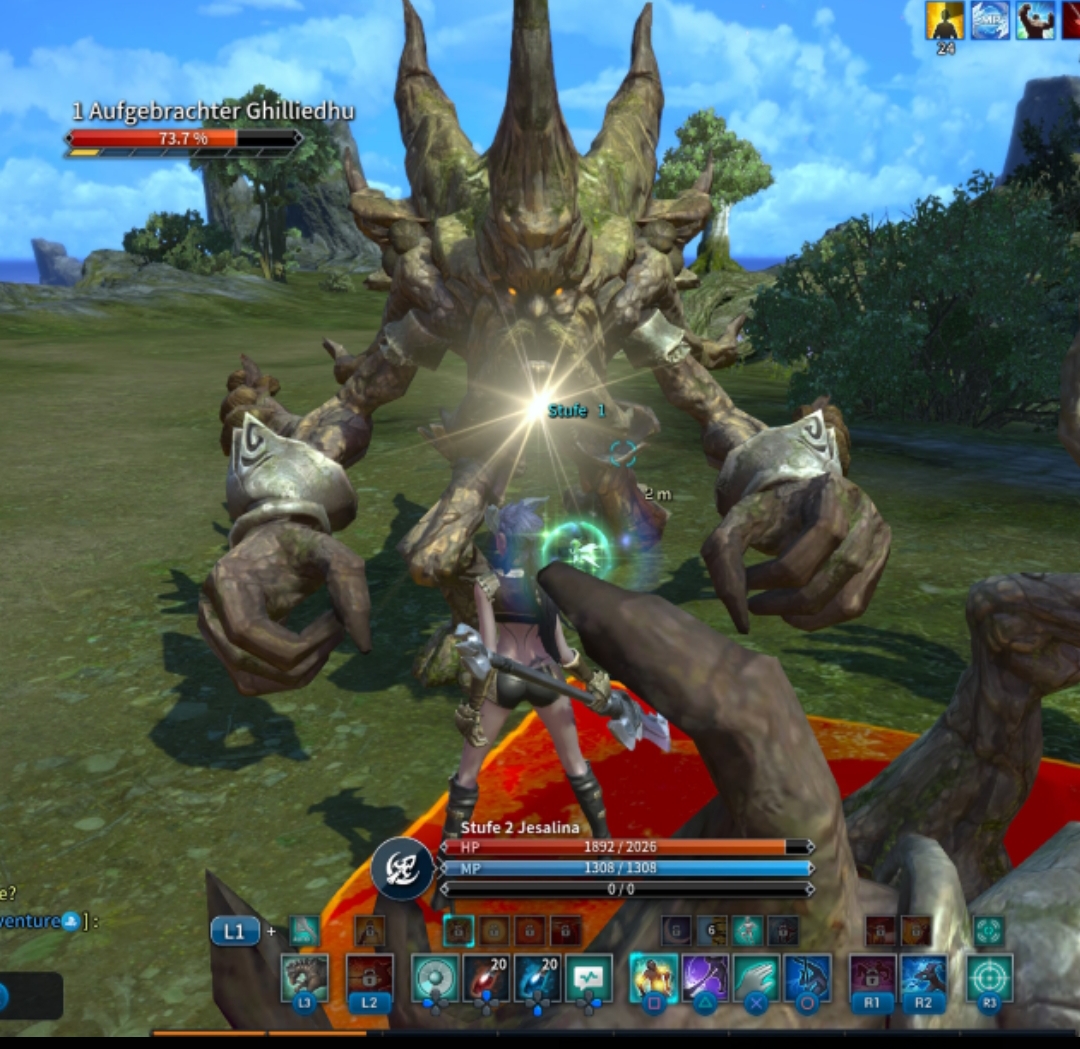
Task: Activate the purple axe swing skill
Action: tap(706, 977)
